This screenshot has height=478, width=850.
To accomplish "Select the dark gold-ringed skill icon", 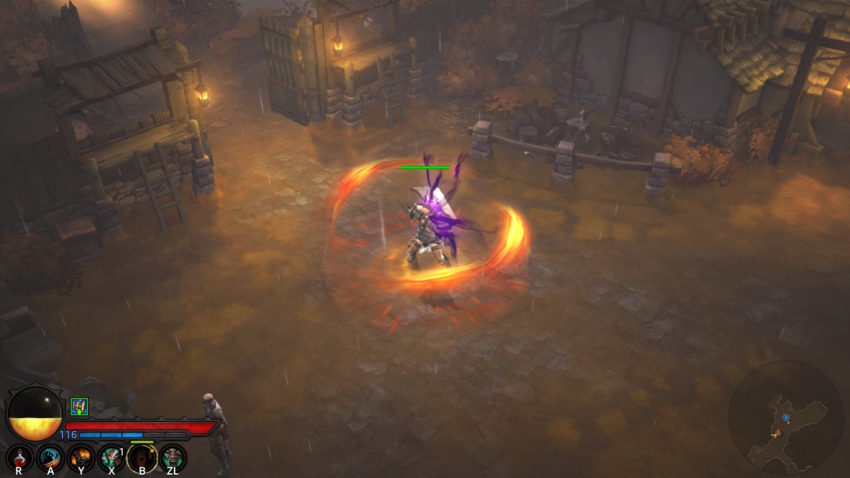I will (x=142, y=456).
